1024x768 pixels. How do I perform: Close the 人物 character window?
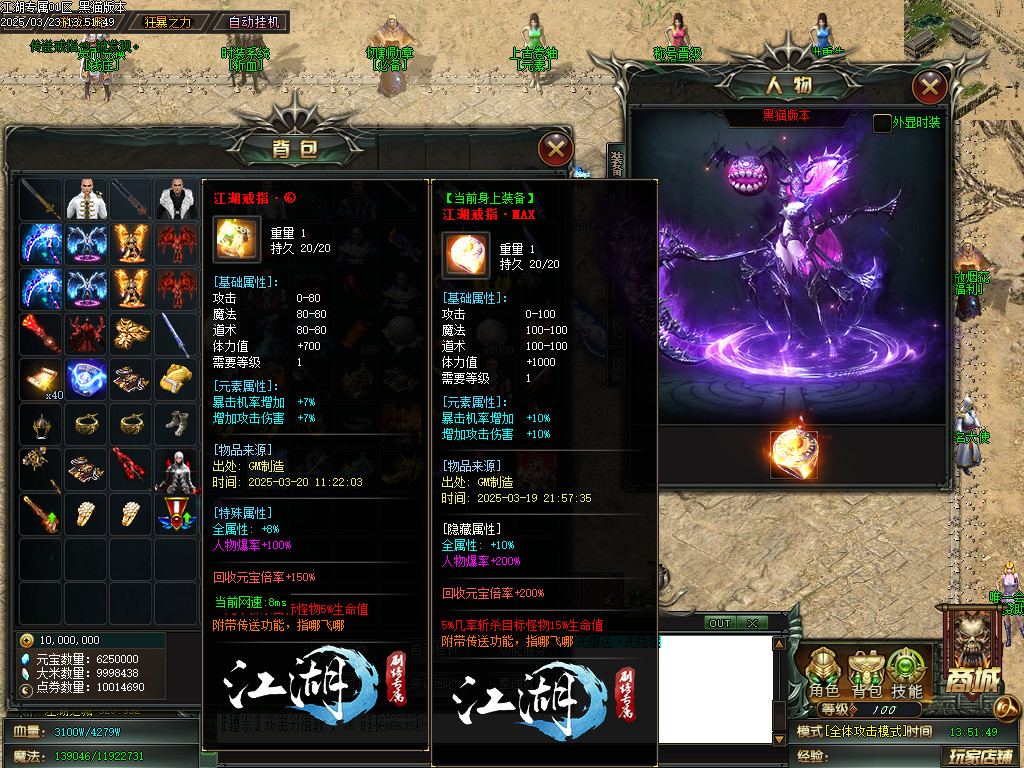pos(930,88)
